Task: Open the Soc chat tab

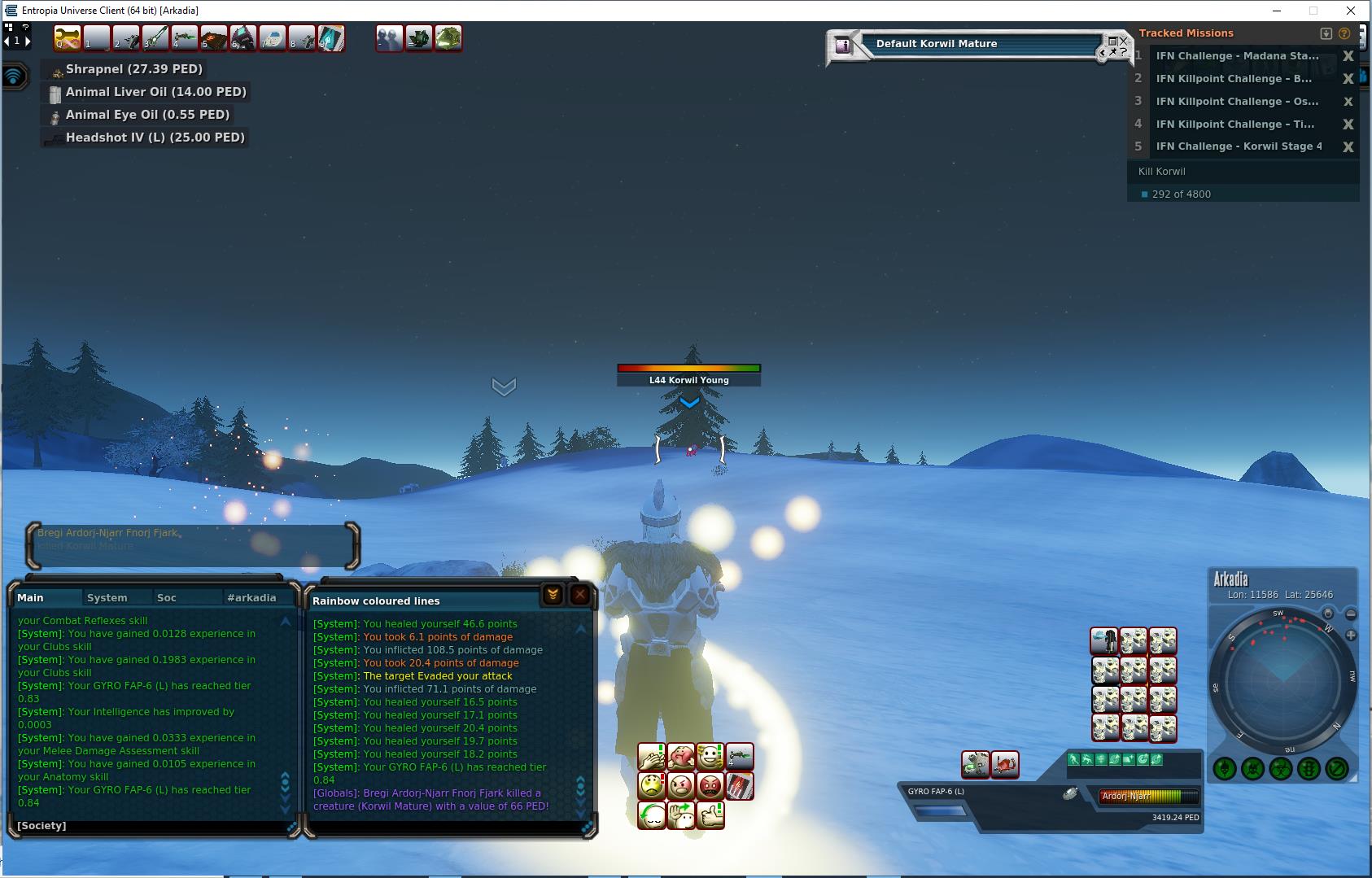Action: point(167,597)
